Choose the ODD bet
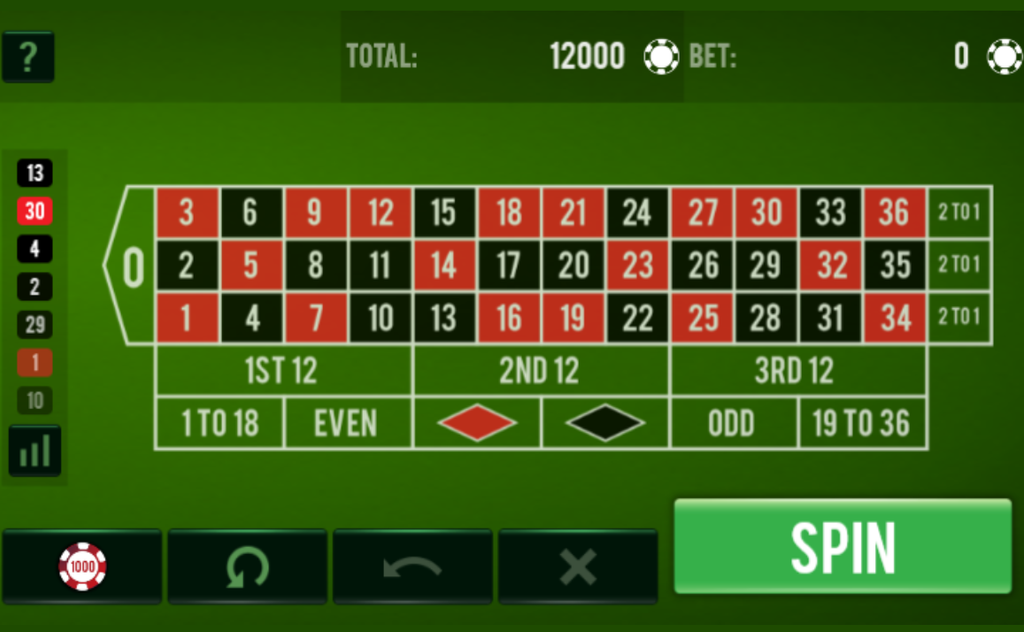This screenshot has width=1024, height=632. coord(733,423)
